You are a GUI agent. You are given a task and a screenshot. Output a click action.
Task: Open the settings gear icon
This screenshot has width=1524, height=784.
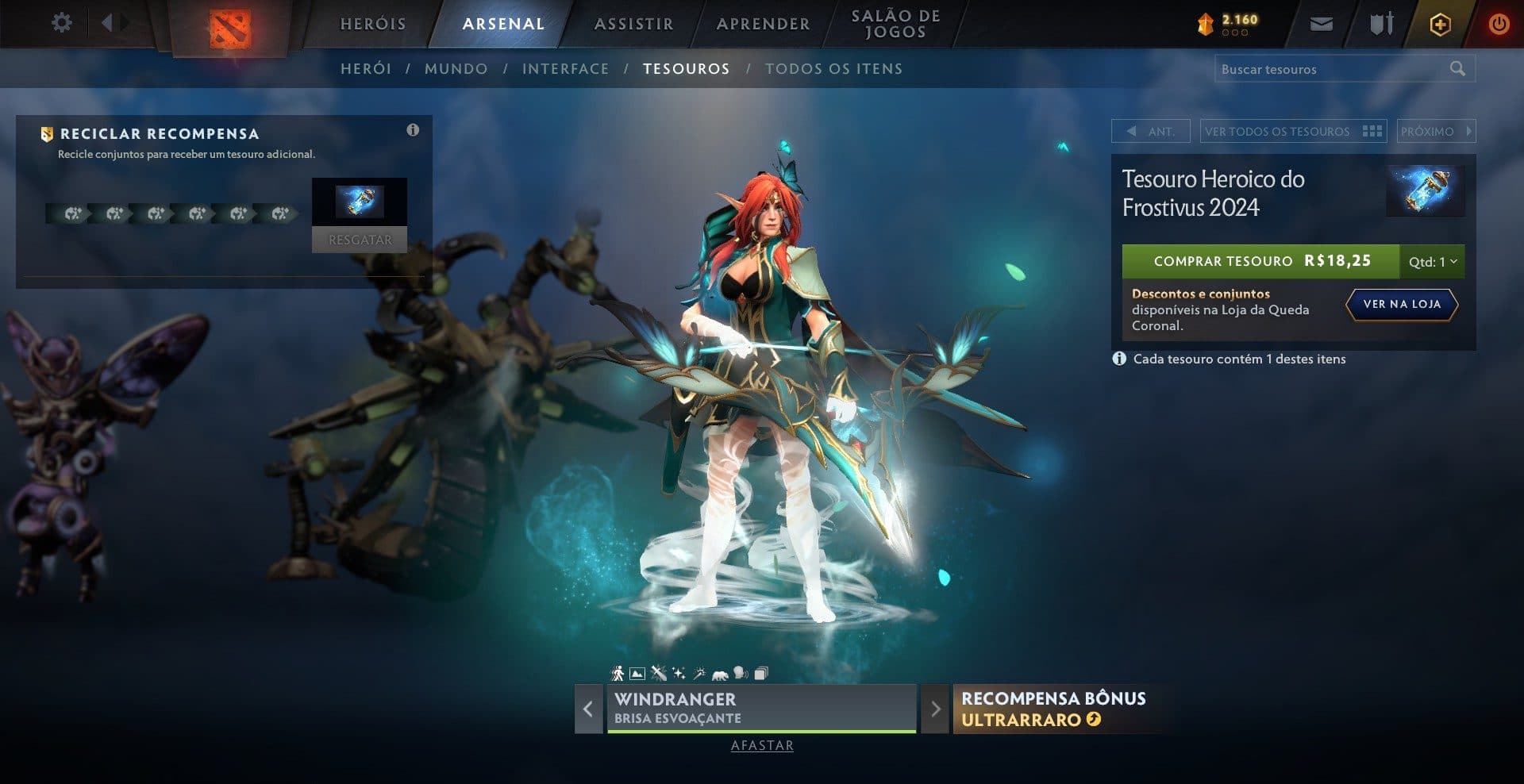pyautogui.click(x=62, y=23)
